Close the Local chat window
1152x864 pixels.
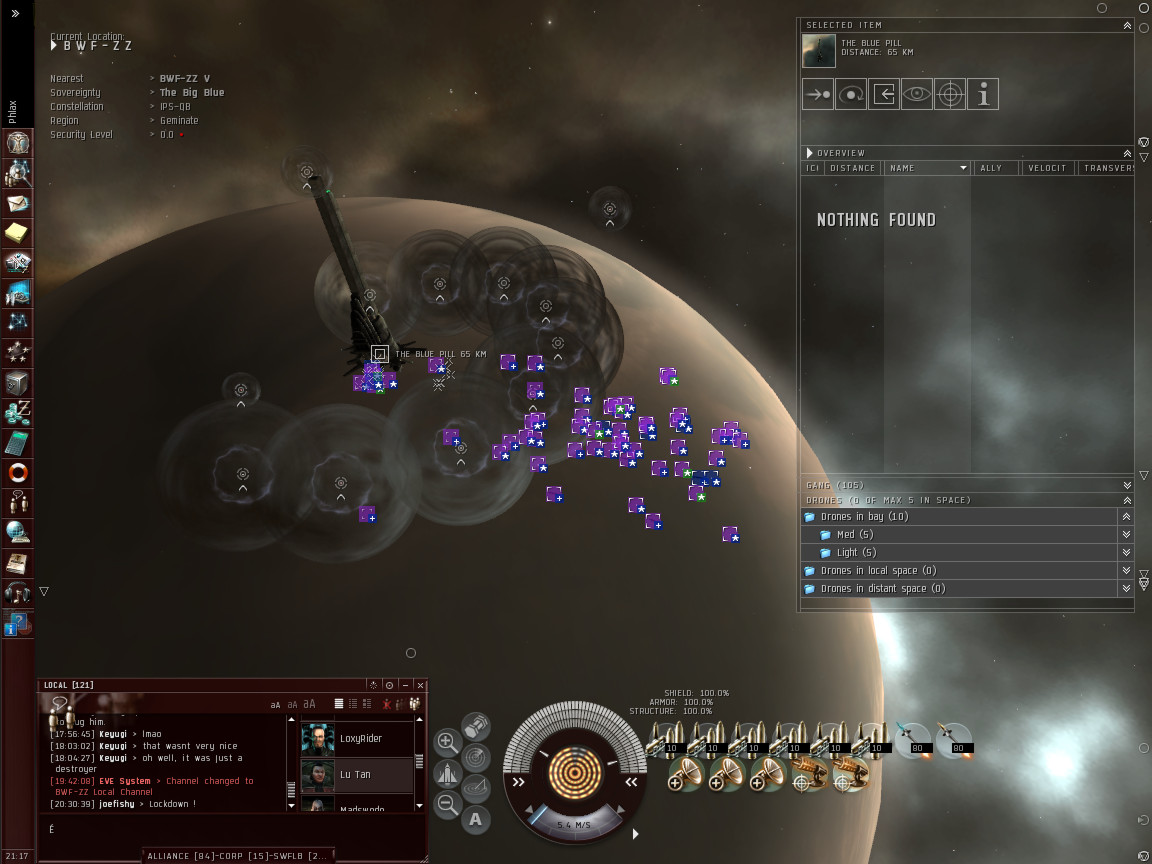coord(421,685)
